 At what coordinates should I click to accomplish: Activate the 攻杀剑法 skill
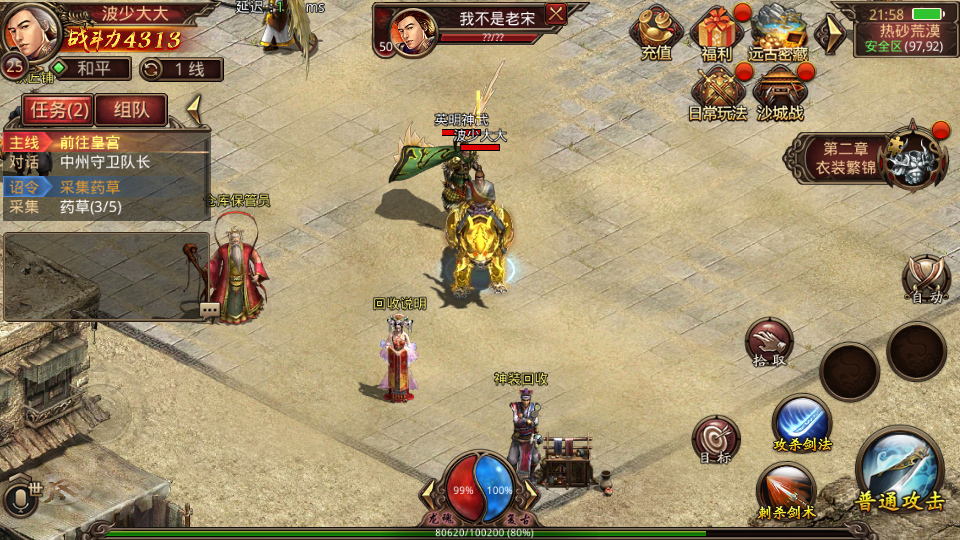click(x=801, y=422)
